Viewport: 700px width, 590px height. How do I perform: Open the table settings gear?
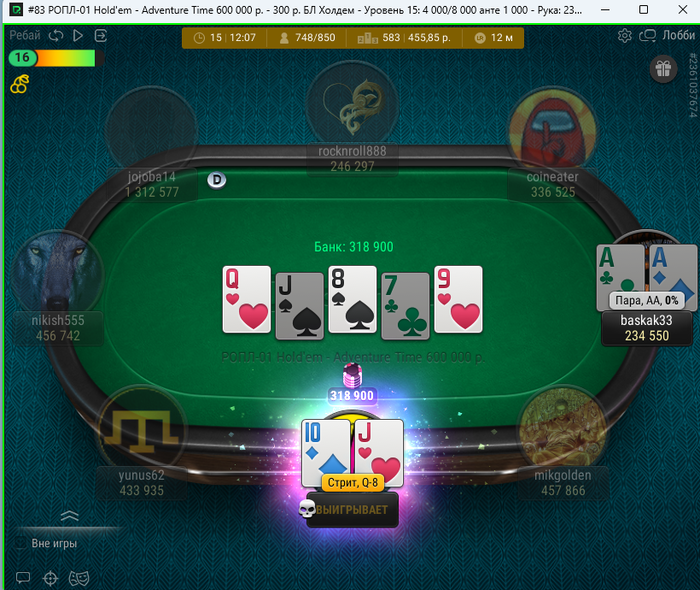click(625, 36)
